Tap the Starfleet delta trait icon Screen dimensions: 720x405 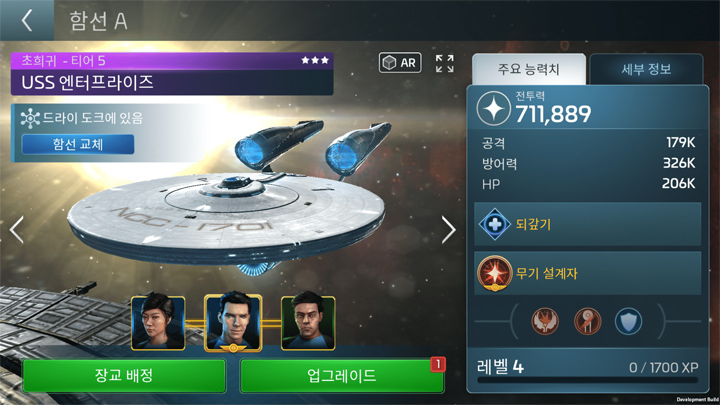pyautogui.click(x=588, y=322)
